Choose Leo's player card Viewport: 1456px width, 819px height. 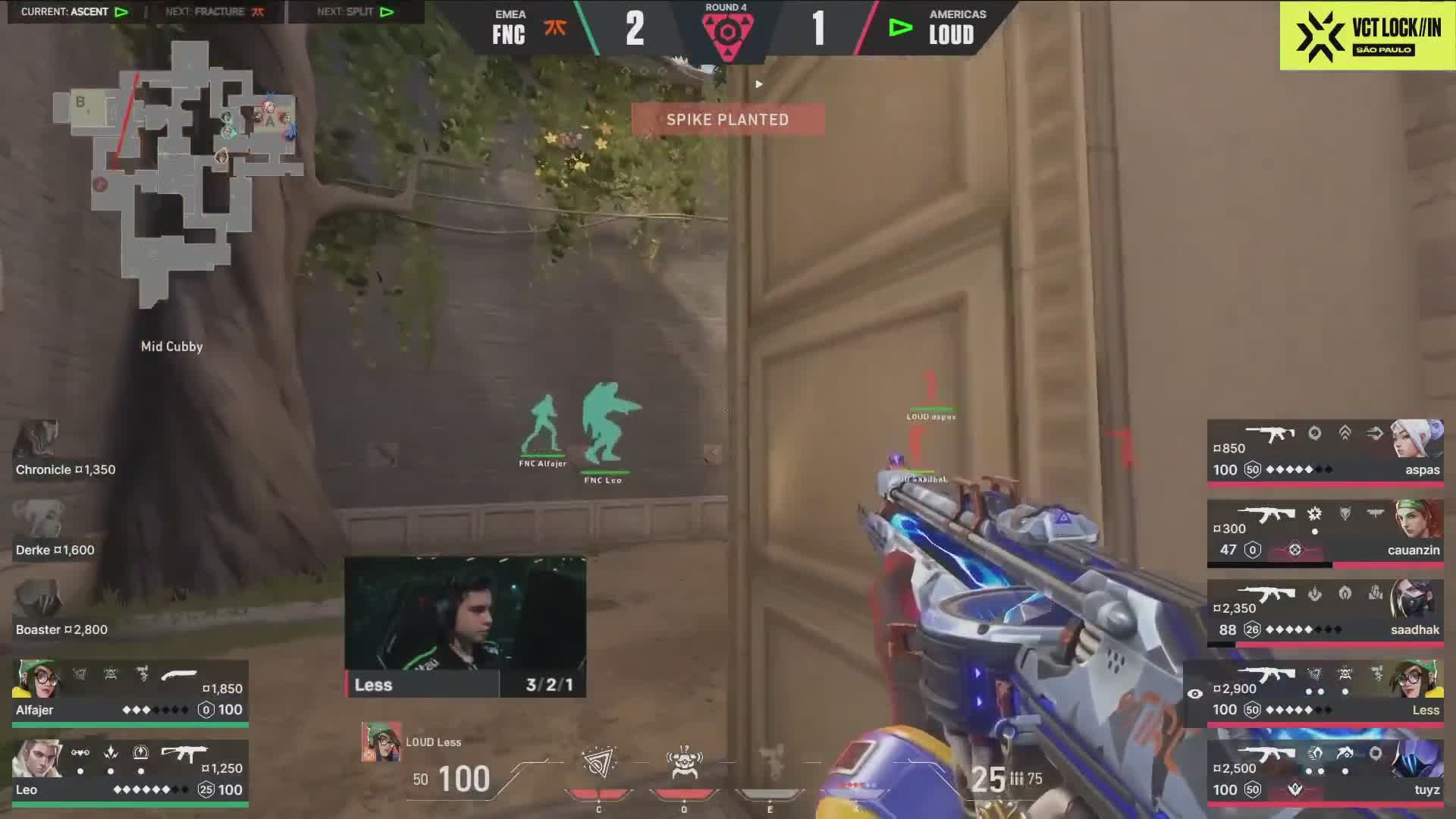coord(130,772)
